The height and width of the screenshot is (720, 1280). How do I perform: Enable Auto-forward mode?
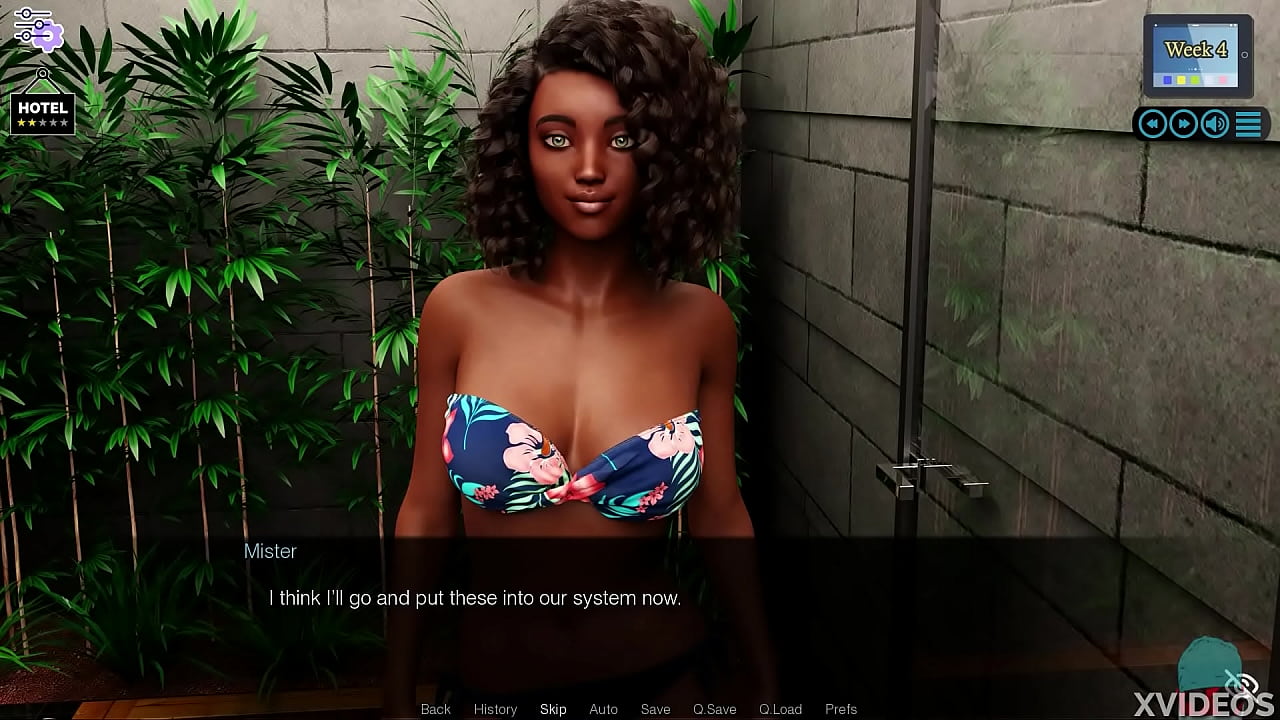604,709
